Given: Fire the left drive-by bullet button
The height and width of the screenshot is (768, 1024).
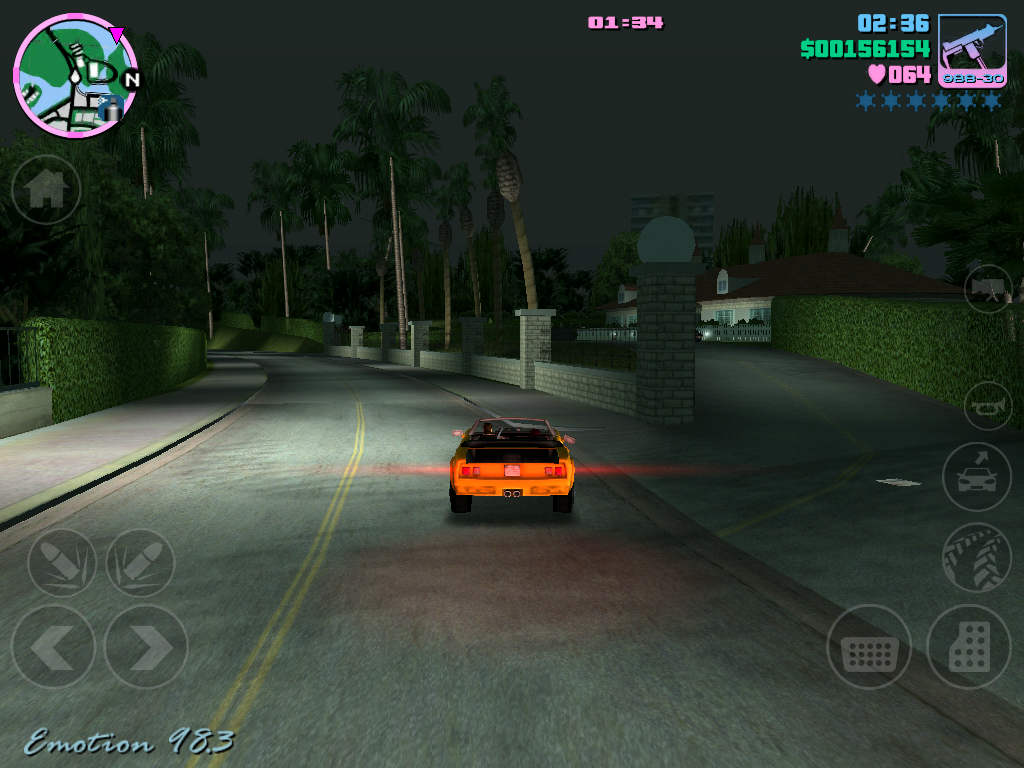Looking at the screenshot, I should (x=62, y=562).
